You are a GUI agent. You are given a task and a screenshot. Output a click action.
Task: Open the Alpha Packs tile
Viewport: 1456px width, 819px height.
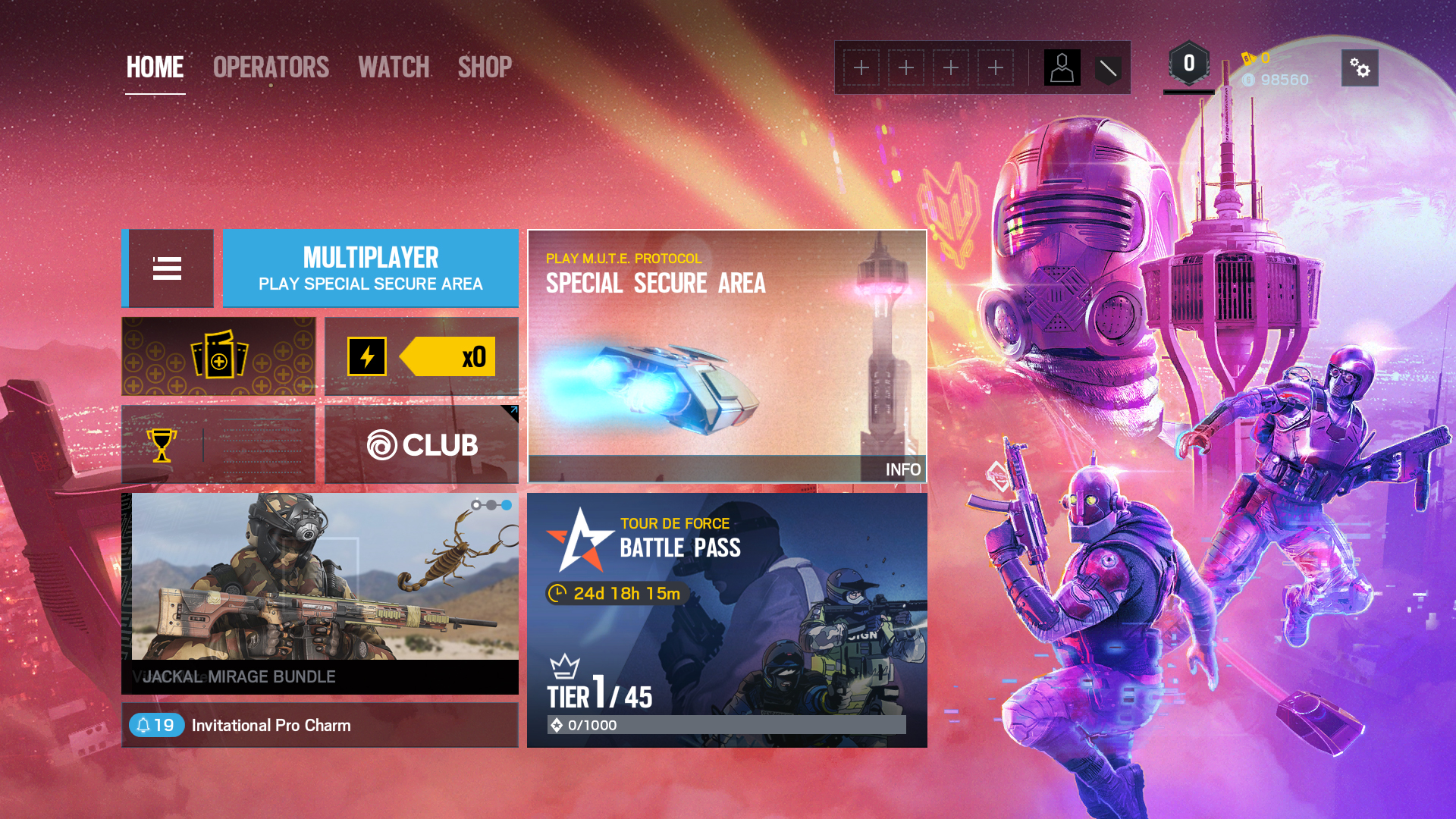pyautogui.click(x=218, y=356)
